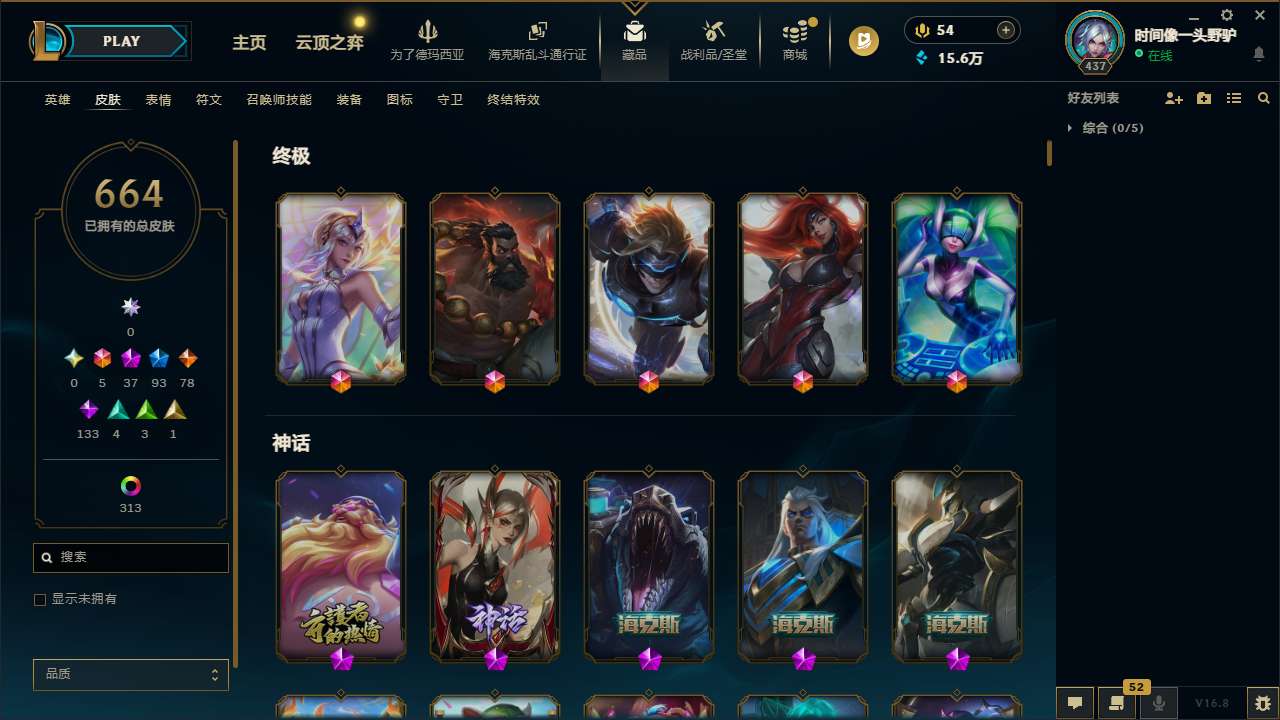Image resolution: width=1280 pixels, height=720 pixels.
Task: Click the add friend icon
Action: tap(1172, 97)
